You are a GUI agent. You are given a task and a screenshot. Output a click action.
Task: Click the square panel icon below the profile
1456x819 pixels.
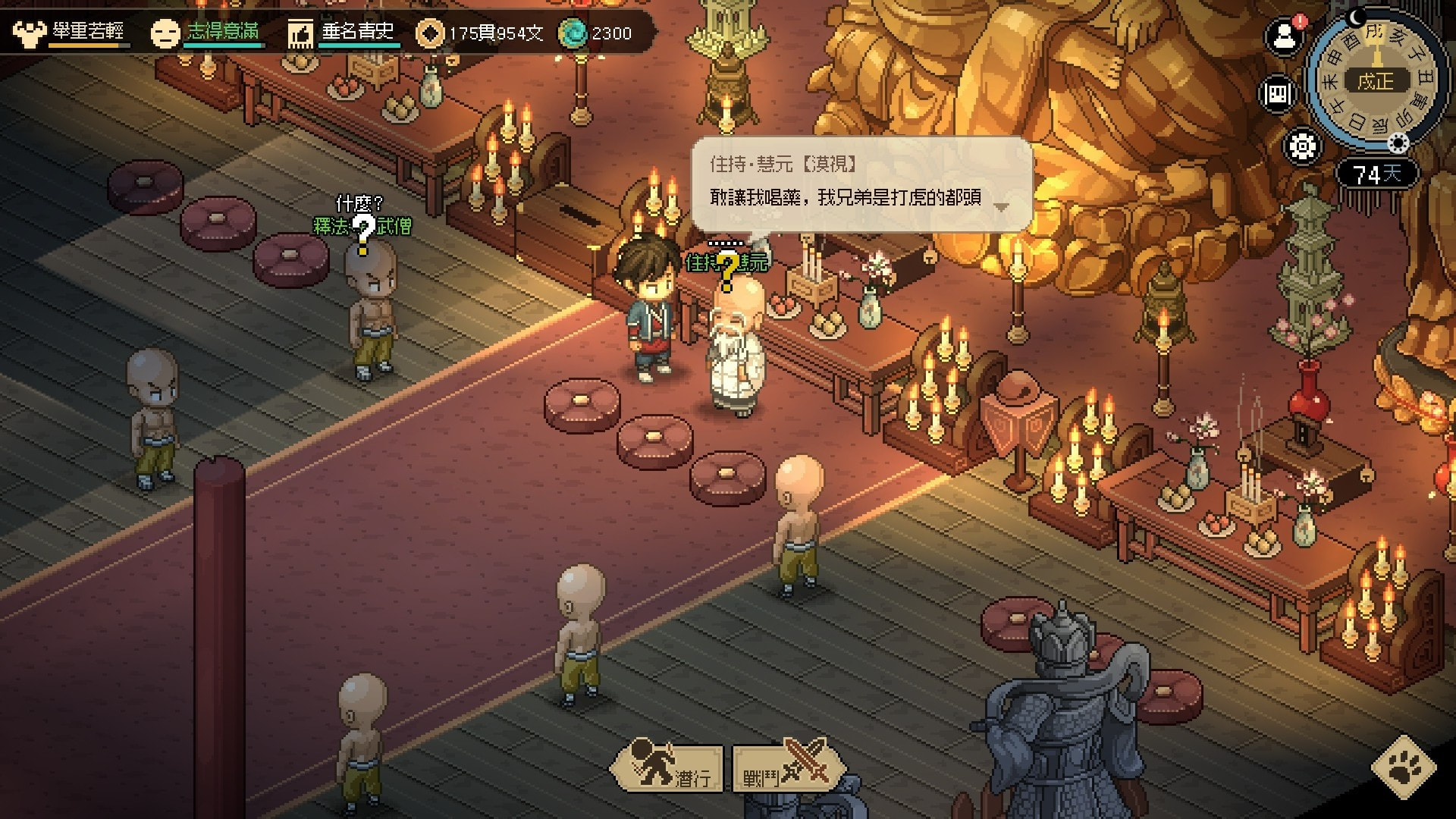pyautogui.click(x=1278, y=94)
